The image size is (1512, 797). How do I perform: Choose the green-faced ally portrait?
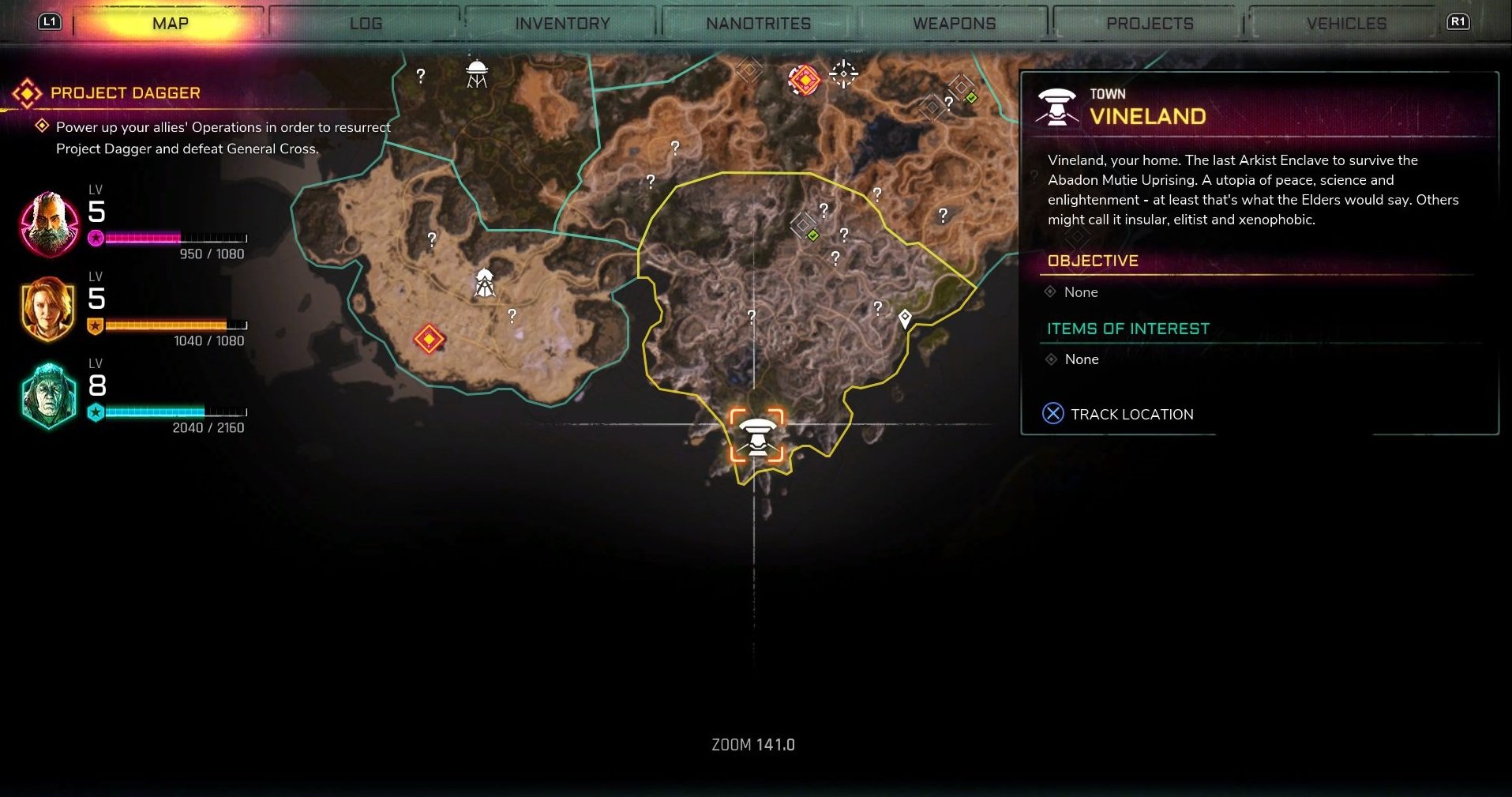tap(49, 396)
